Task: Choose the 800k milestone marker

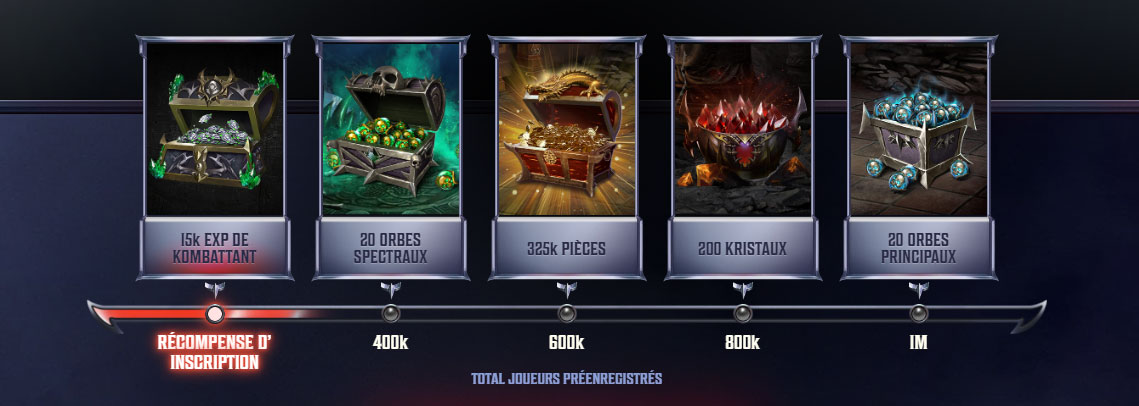Action: 742,314
